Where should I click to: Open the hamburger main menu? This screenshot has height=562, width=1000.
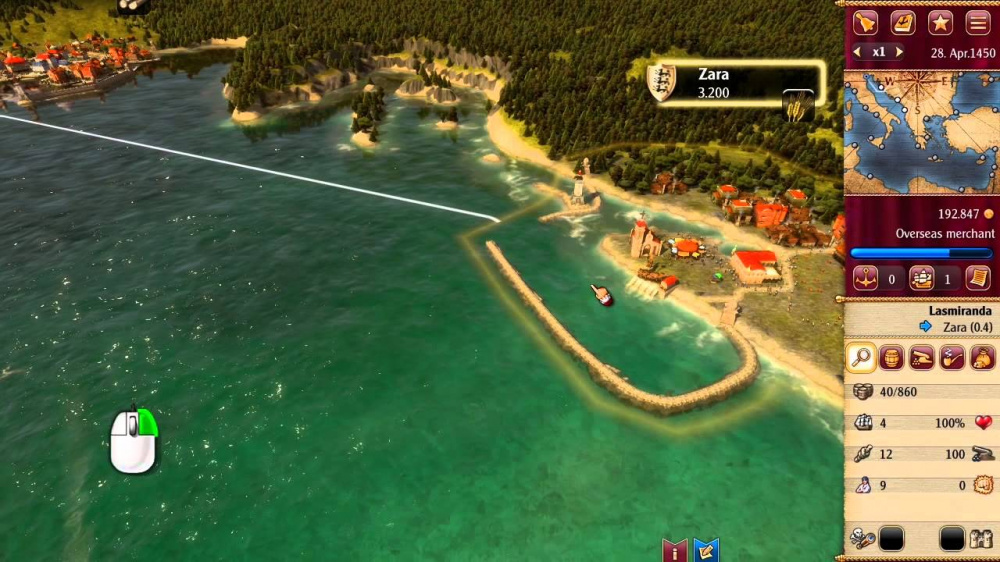[x=978, y=22]
